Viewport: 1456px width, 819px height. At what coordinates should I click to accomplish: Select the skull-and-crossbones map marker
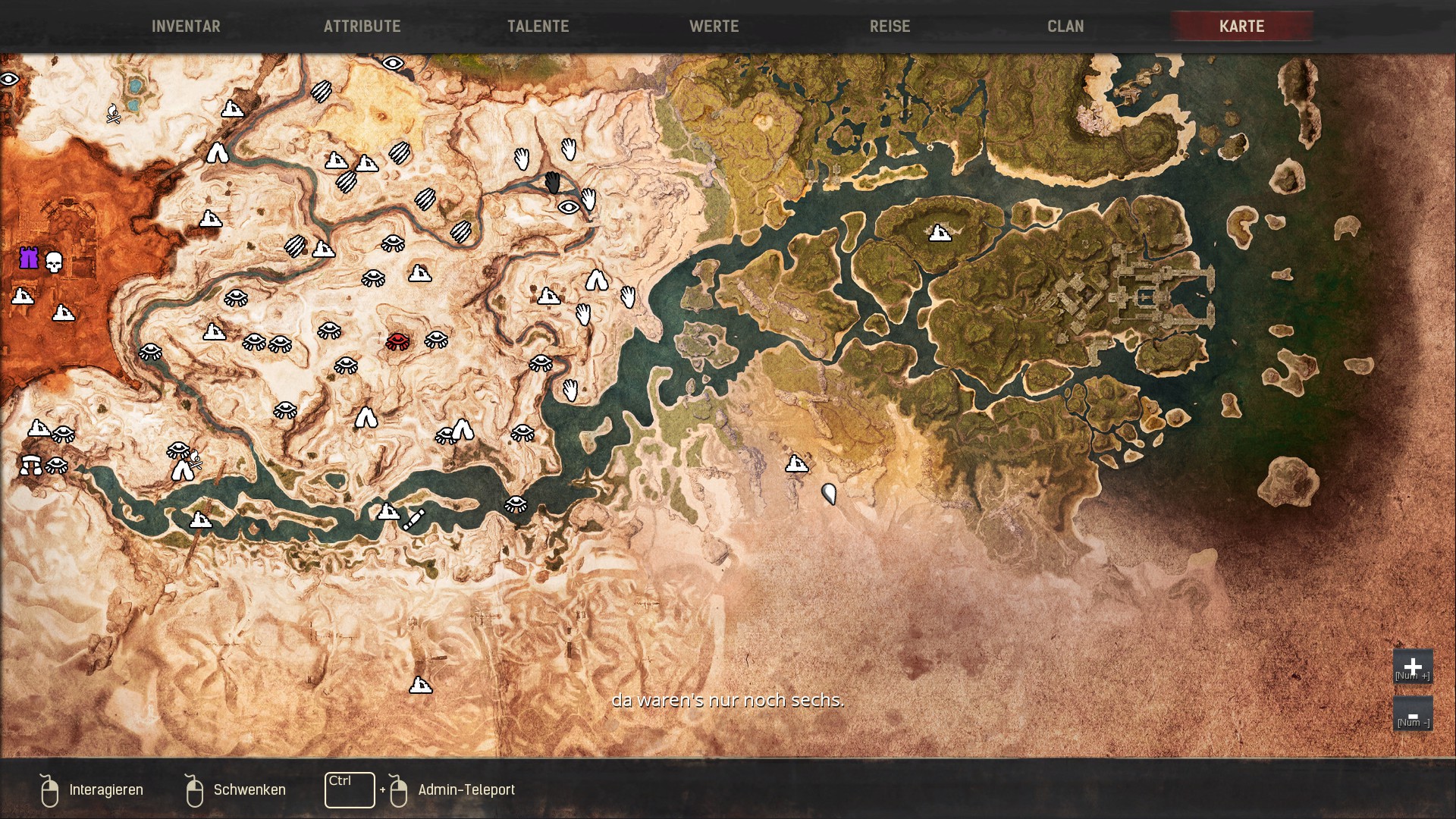coord(113,114)
